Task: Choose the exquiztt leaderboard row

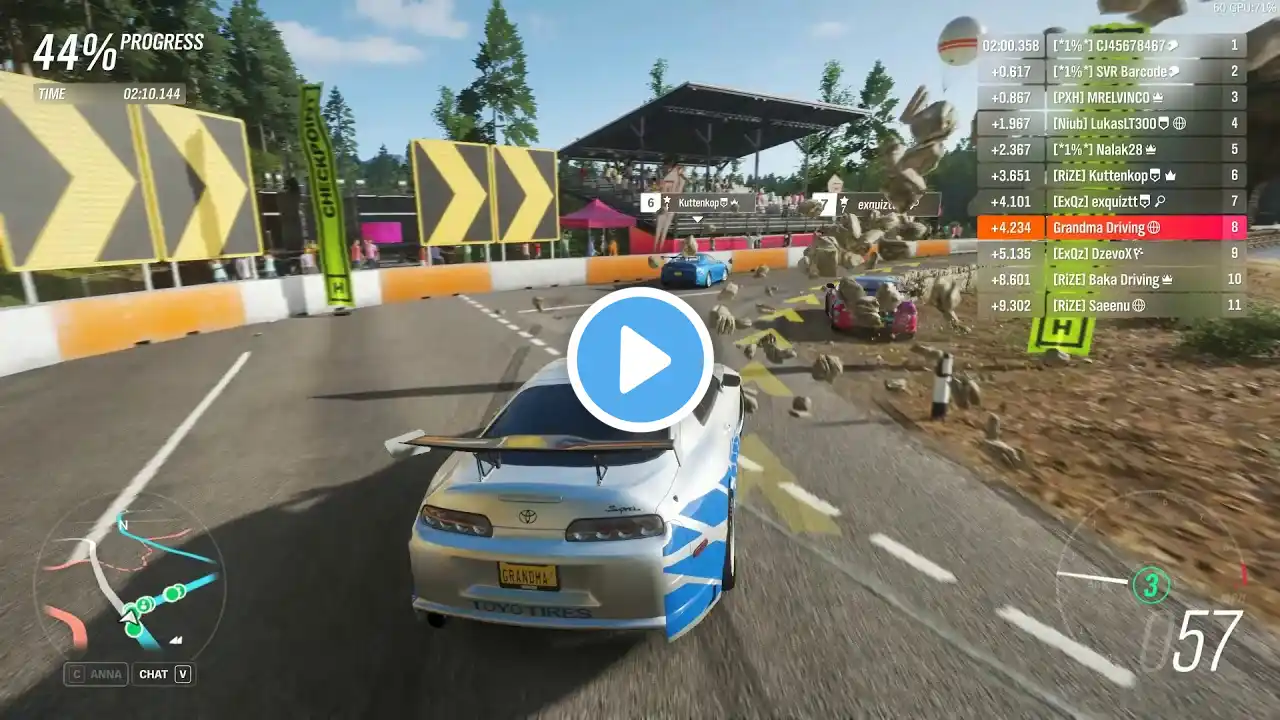Action: pyautogui.click(x=1110, y=201)
